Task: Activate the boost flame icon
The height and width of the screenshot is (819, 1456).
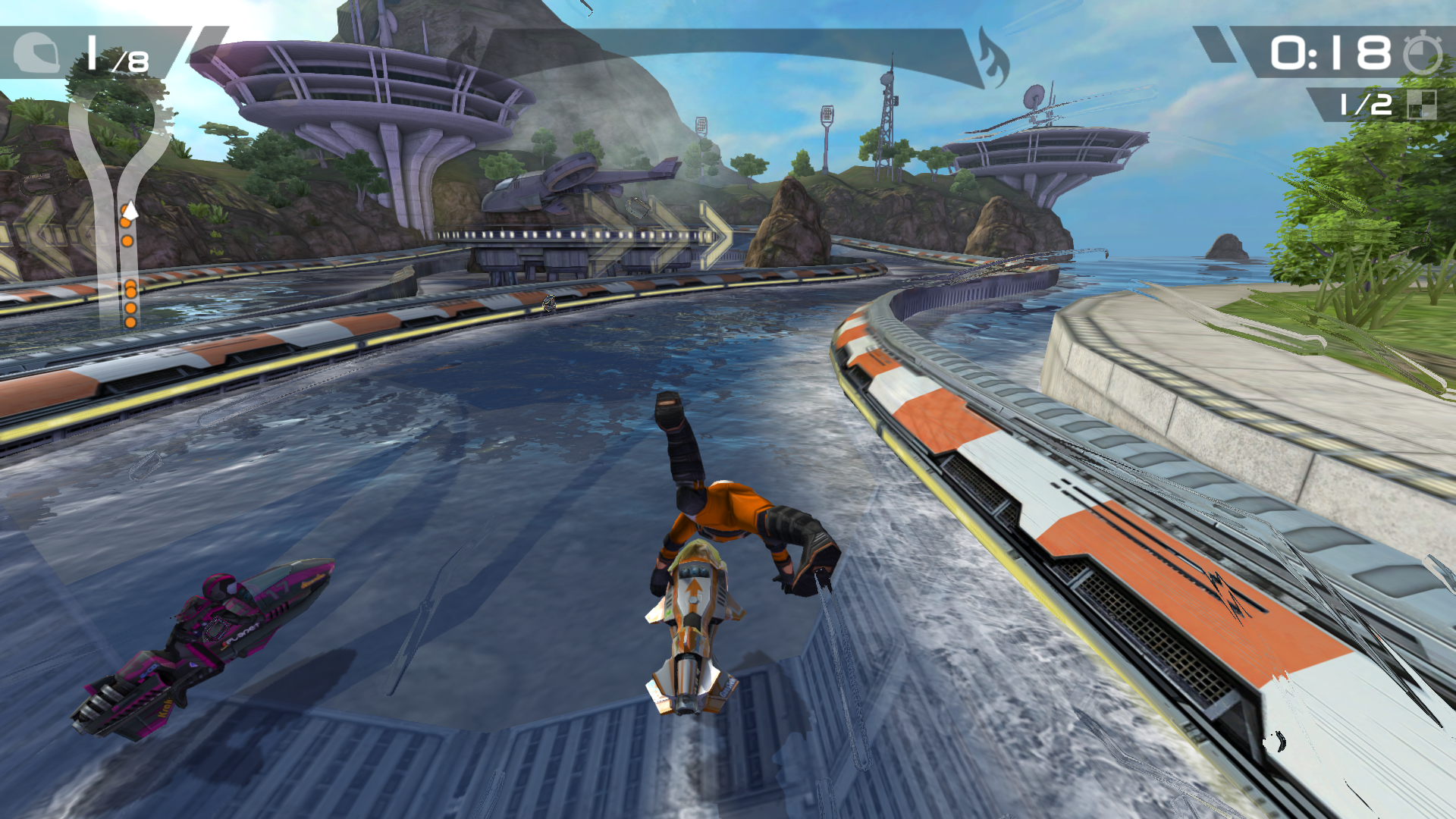Action: (993, 58)
